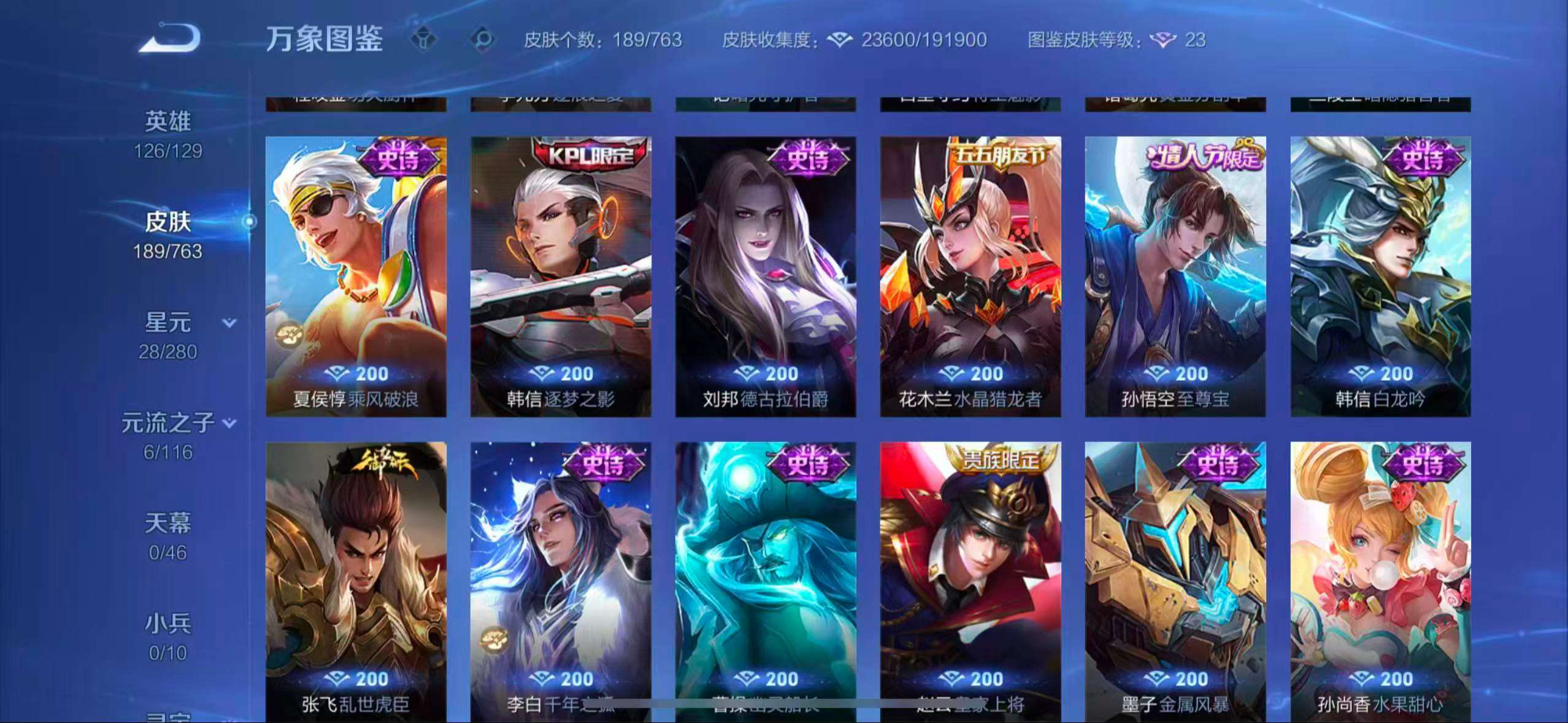Open the filter icon beside 万象图鉴 title

[x=423, y=40]
